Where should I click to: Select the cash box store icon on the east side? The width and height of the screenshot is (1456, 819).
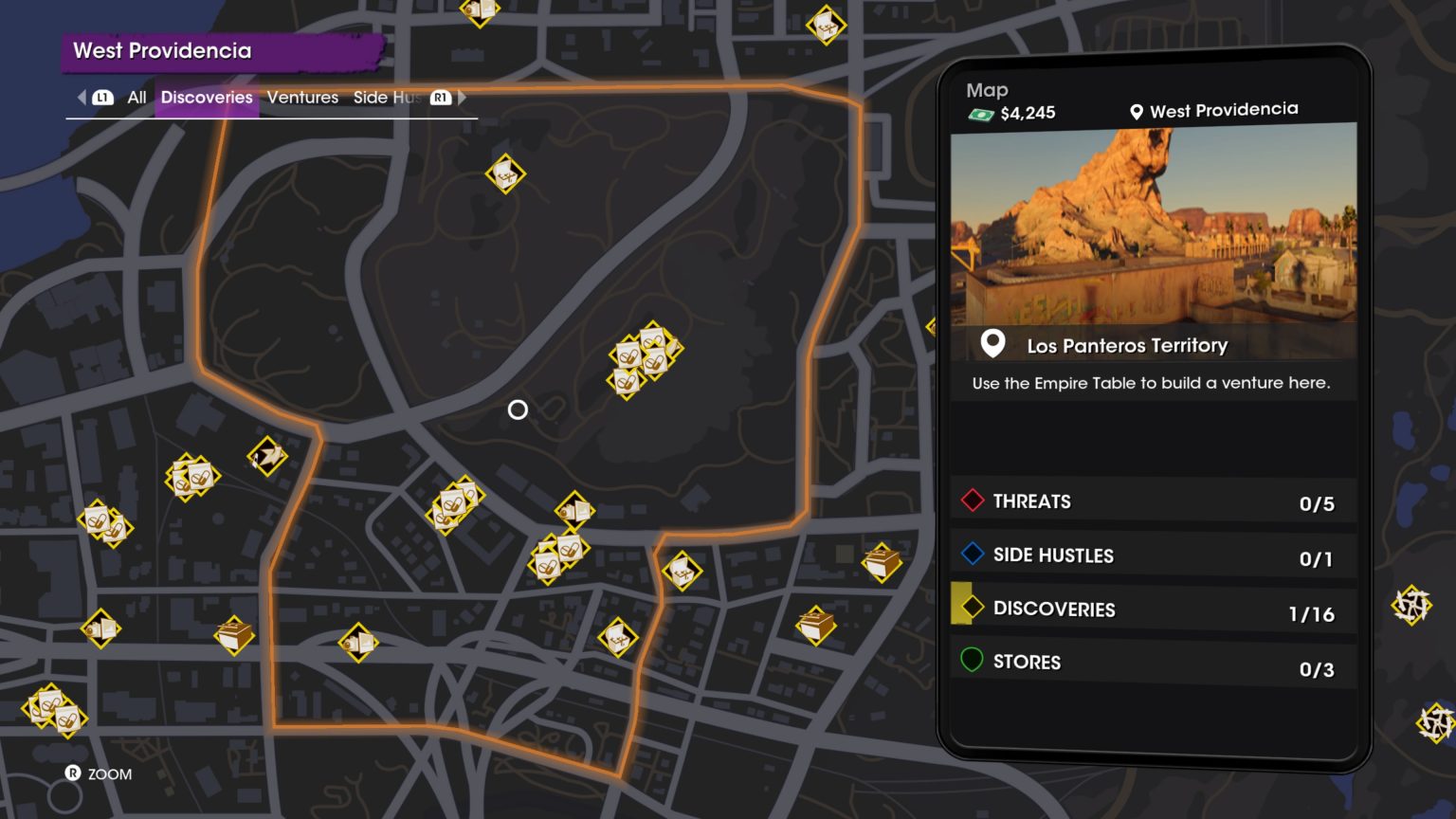point(880,564)
